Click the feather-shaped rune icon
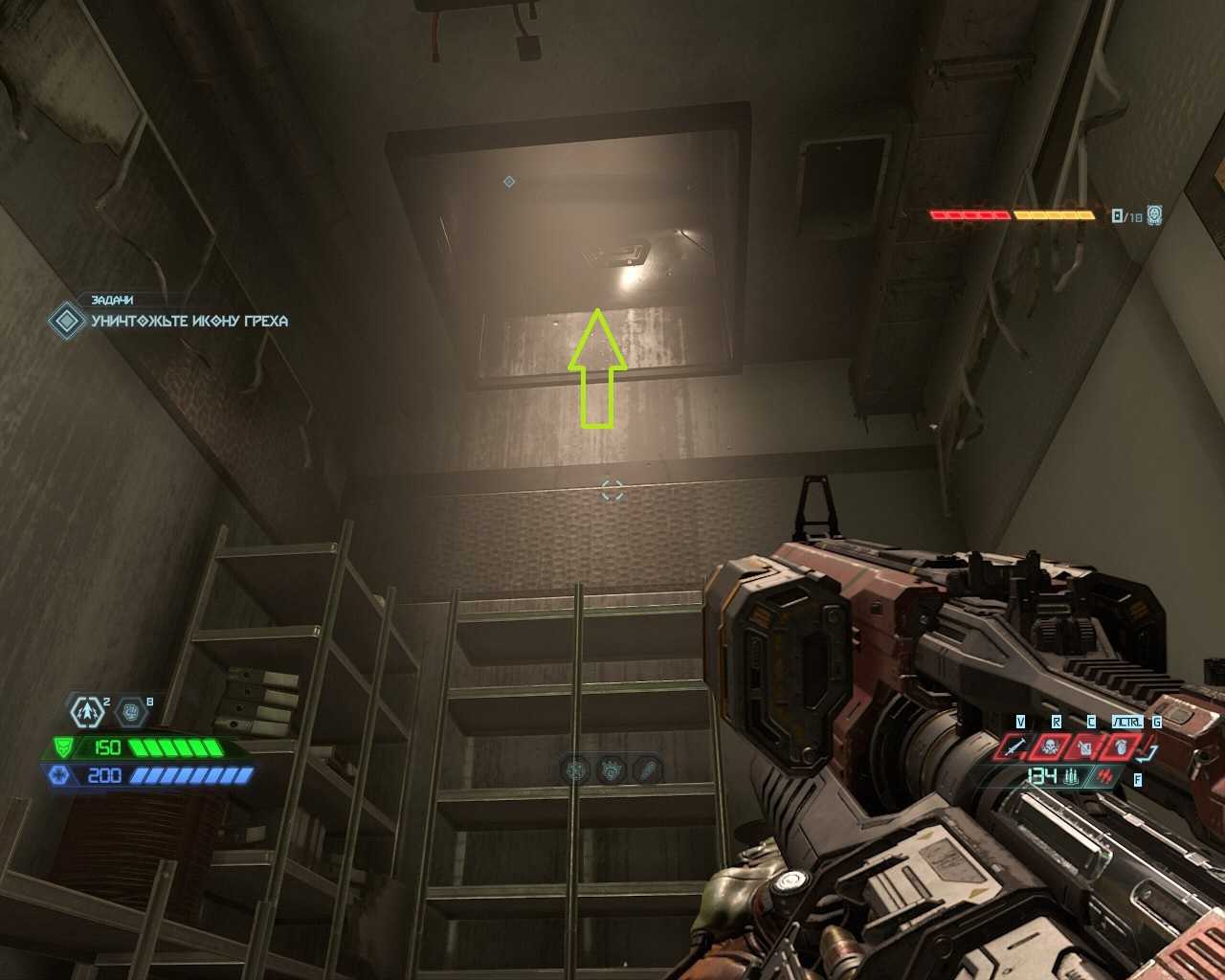Image resolution: width=1225 pixels, height=980 pixels. (x=648, y=768)
